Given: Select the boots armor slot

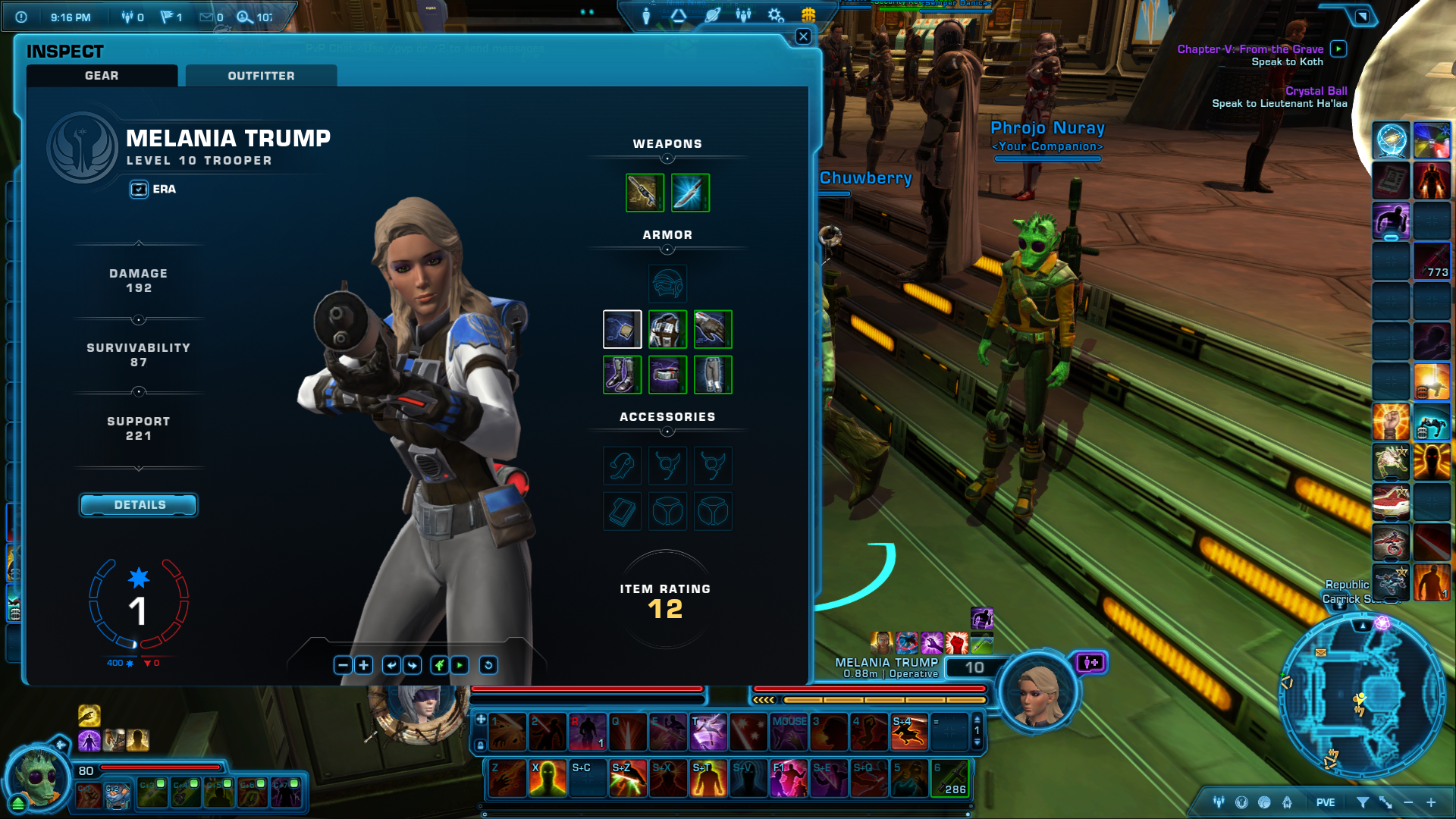Looking at the screenshot, I should click(x=622, y=375).
